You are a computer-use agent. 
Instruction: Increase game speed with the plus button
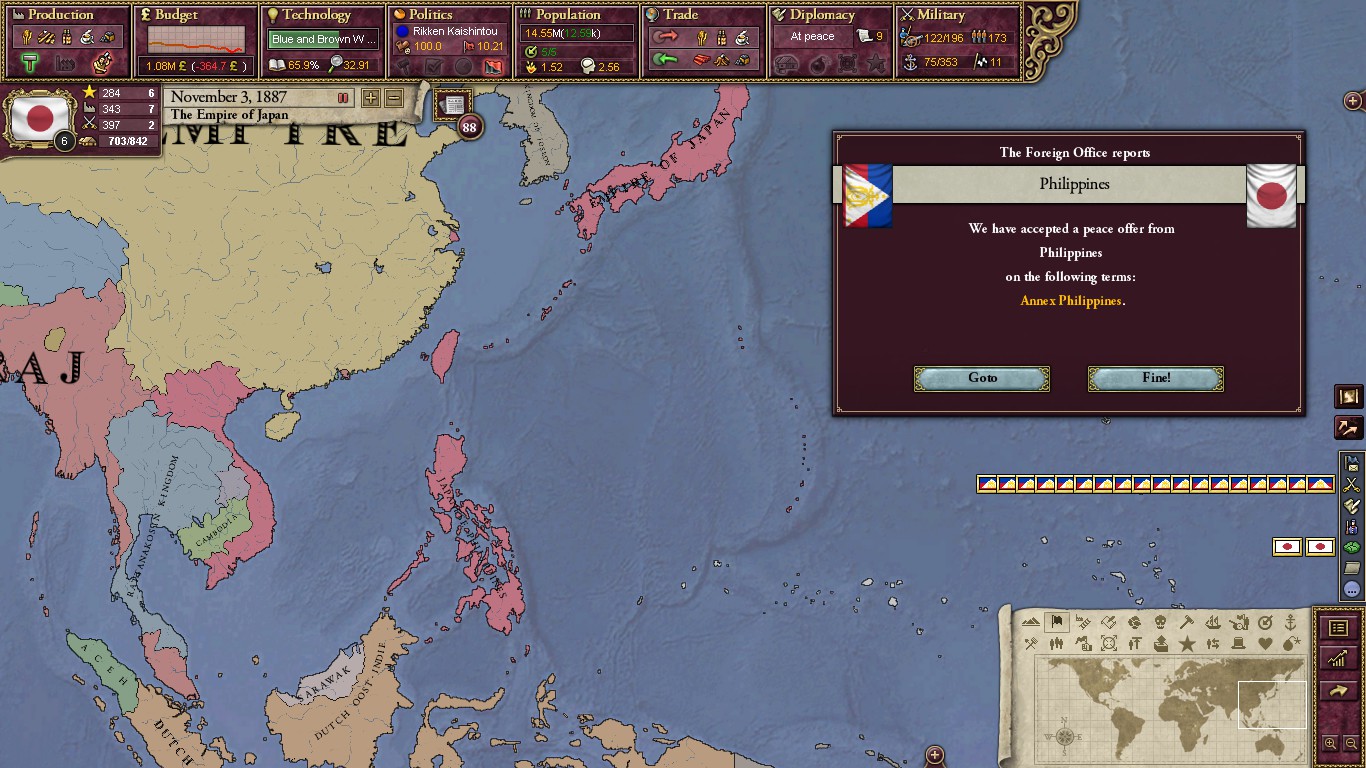pos(371,98)
